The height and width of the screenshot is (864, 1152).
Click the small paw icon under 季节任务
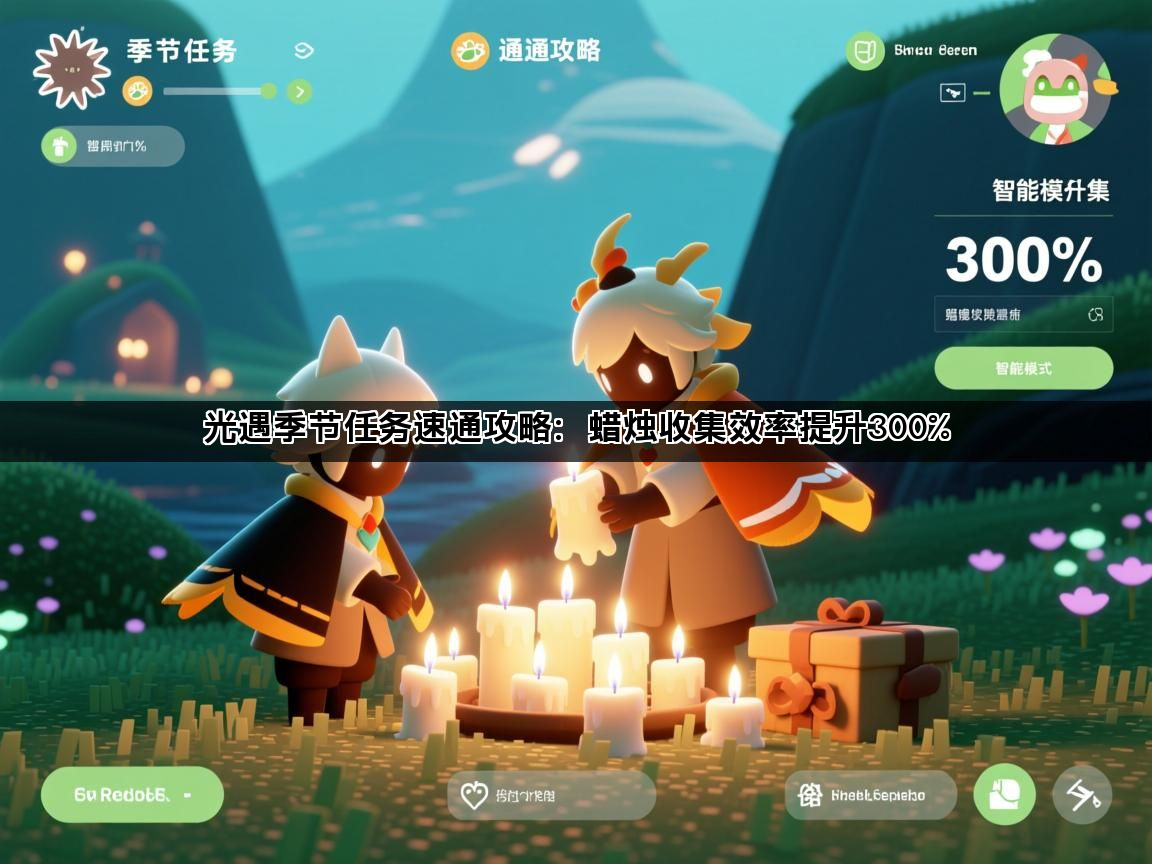pyautogui.click(x=137, y=92)
